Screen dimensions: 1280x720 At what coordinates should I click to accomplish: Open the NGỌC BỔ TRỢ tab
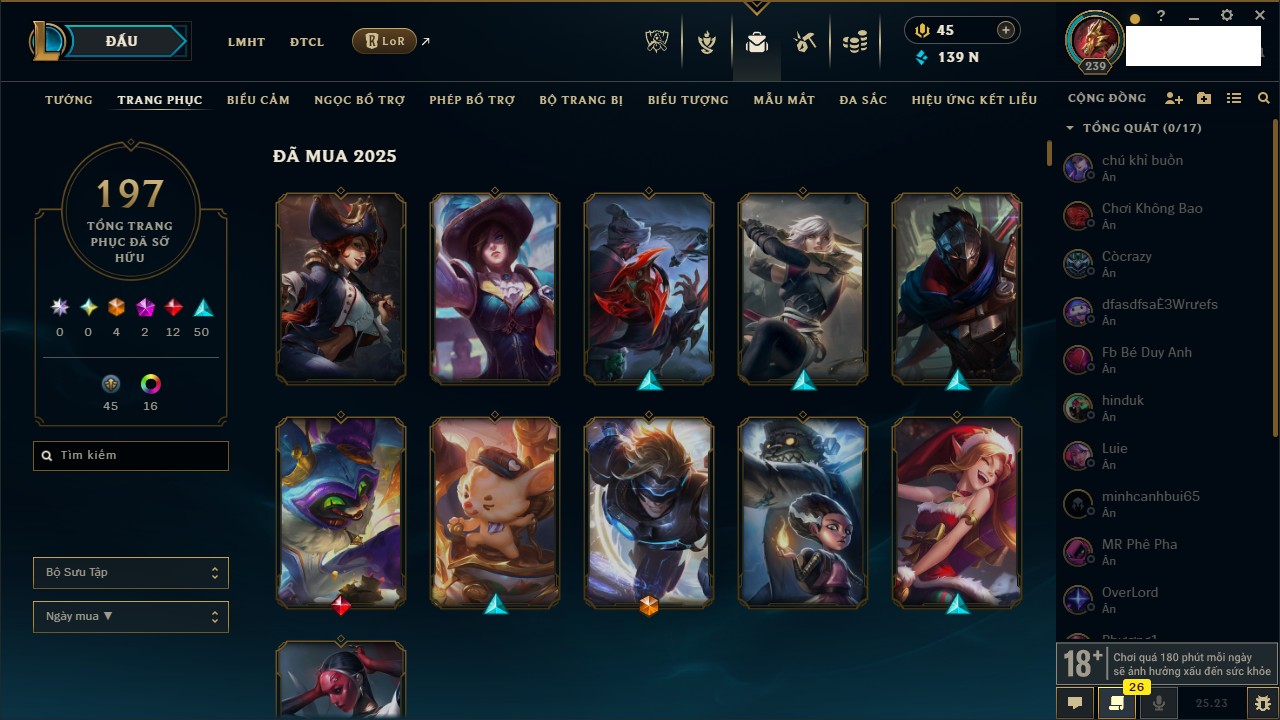(359, 100)
